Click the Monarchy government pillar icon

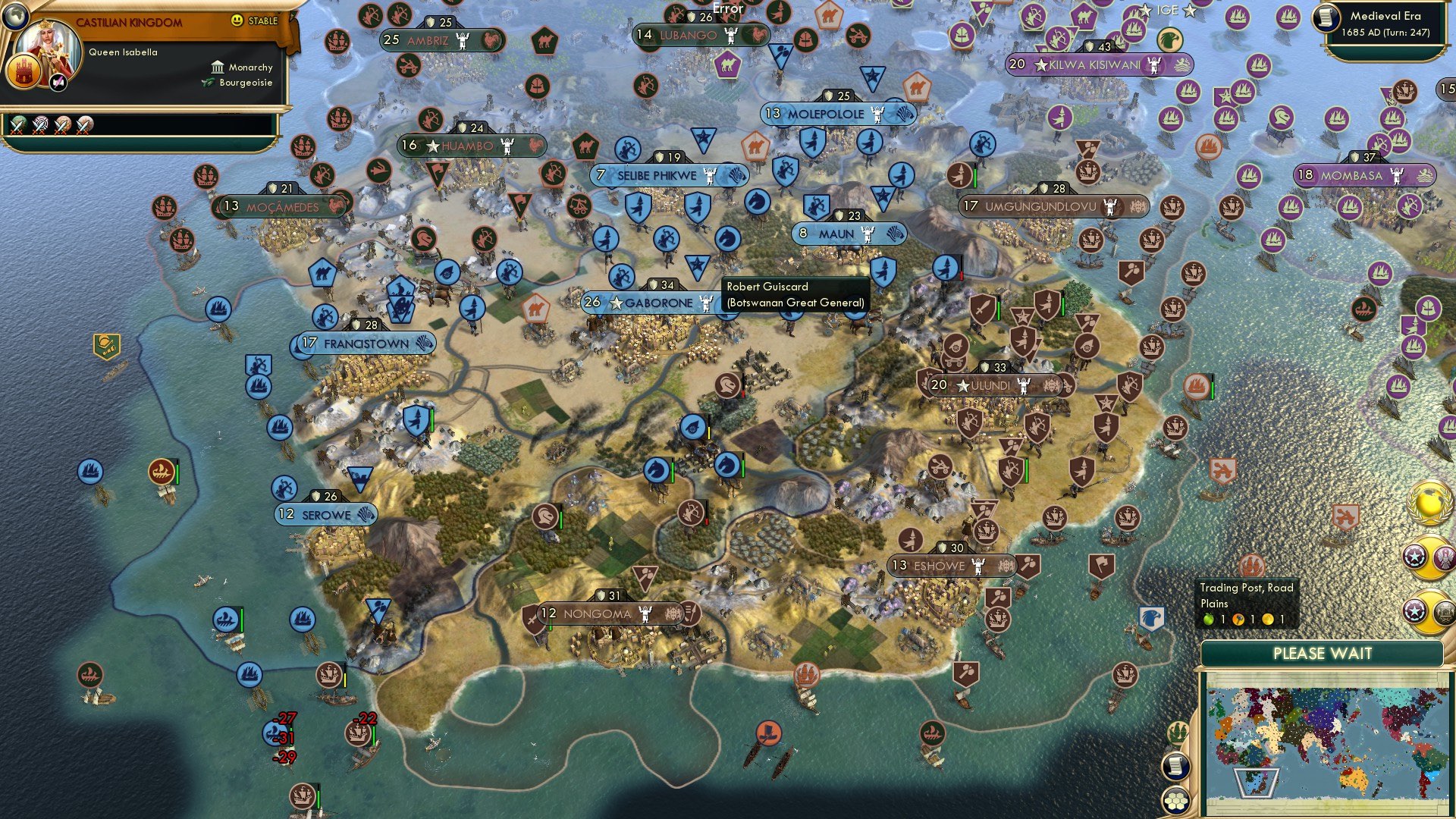pyautogui.click(x=219, y=67)
